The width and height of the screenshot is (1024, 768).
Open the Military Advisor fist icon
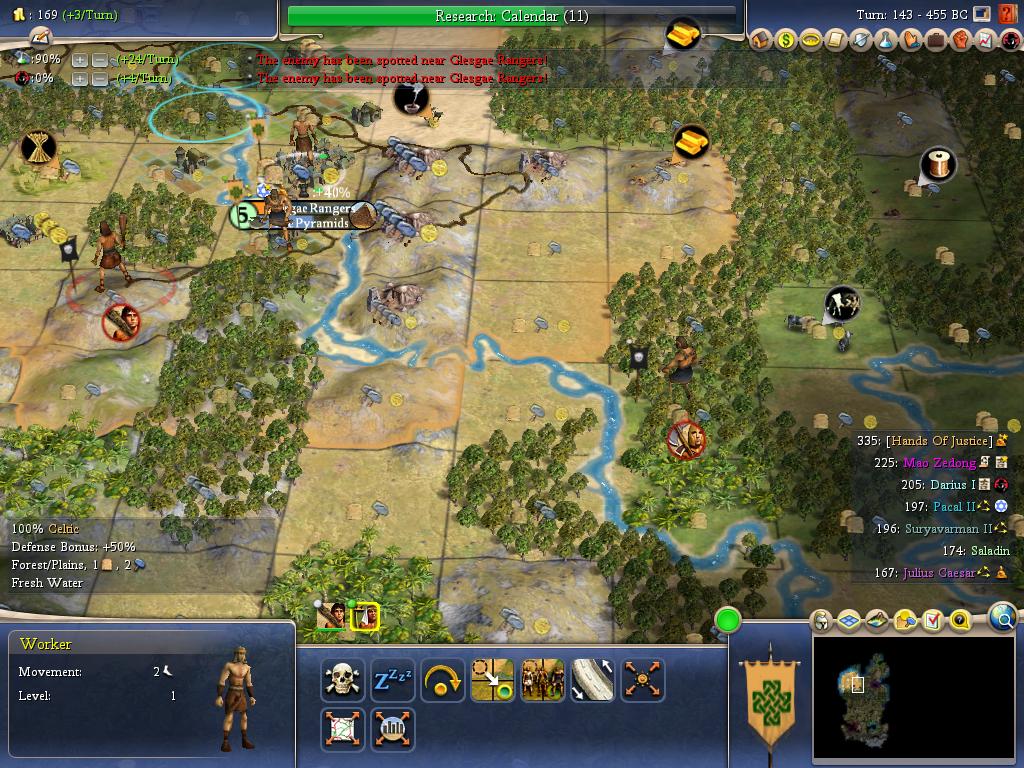coord(960,40)
